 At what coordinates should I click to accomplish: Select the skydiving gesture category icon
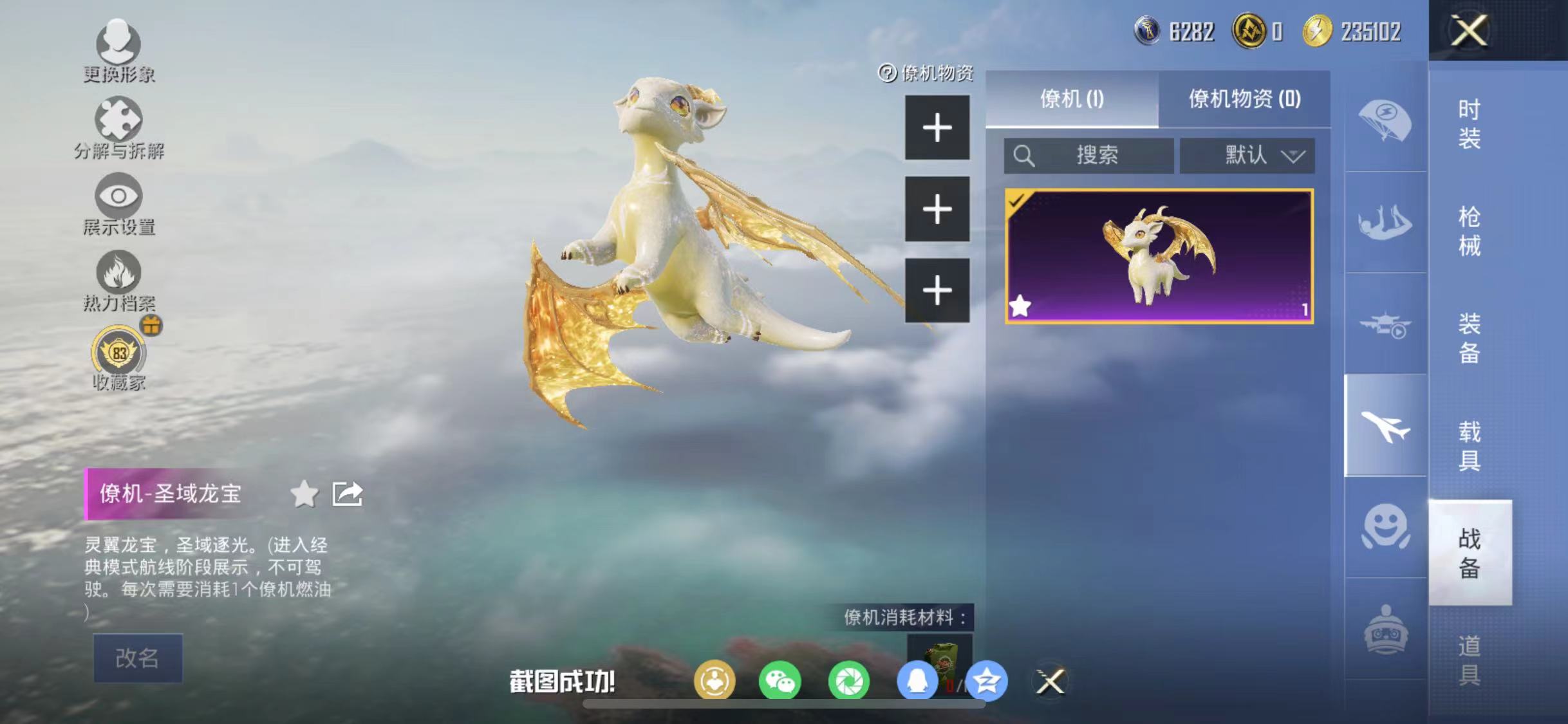click(x=1384, y=222)
